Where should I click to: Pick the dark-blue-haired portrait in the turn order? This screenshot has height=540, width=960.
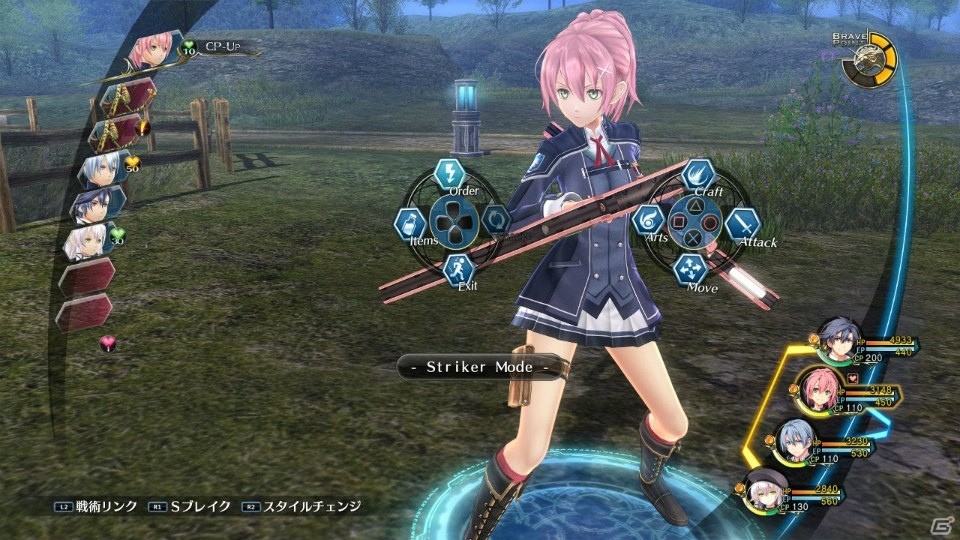[x=97, y=204]
